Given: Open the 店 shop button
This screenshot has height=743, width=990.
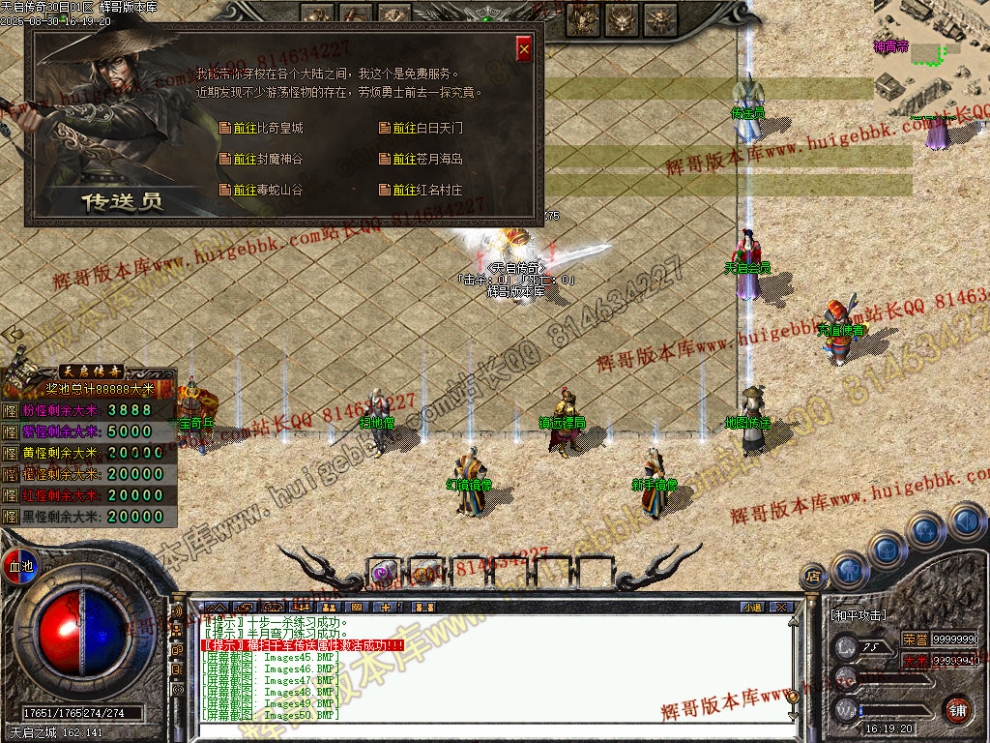Looking at the screenshot, I should 813,577.
